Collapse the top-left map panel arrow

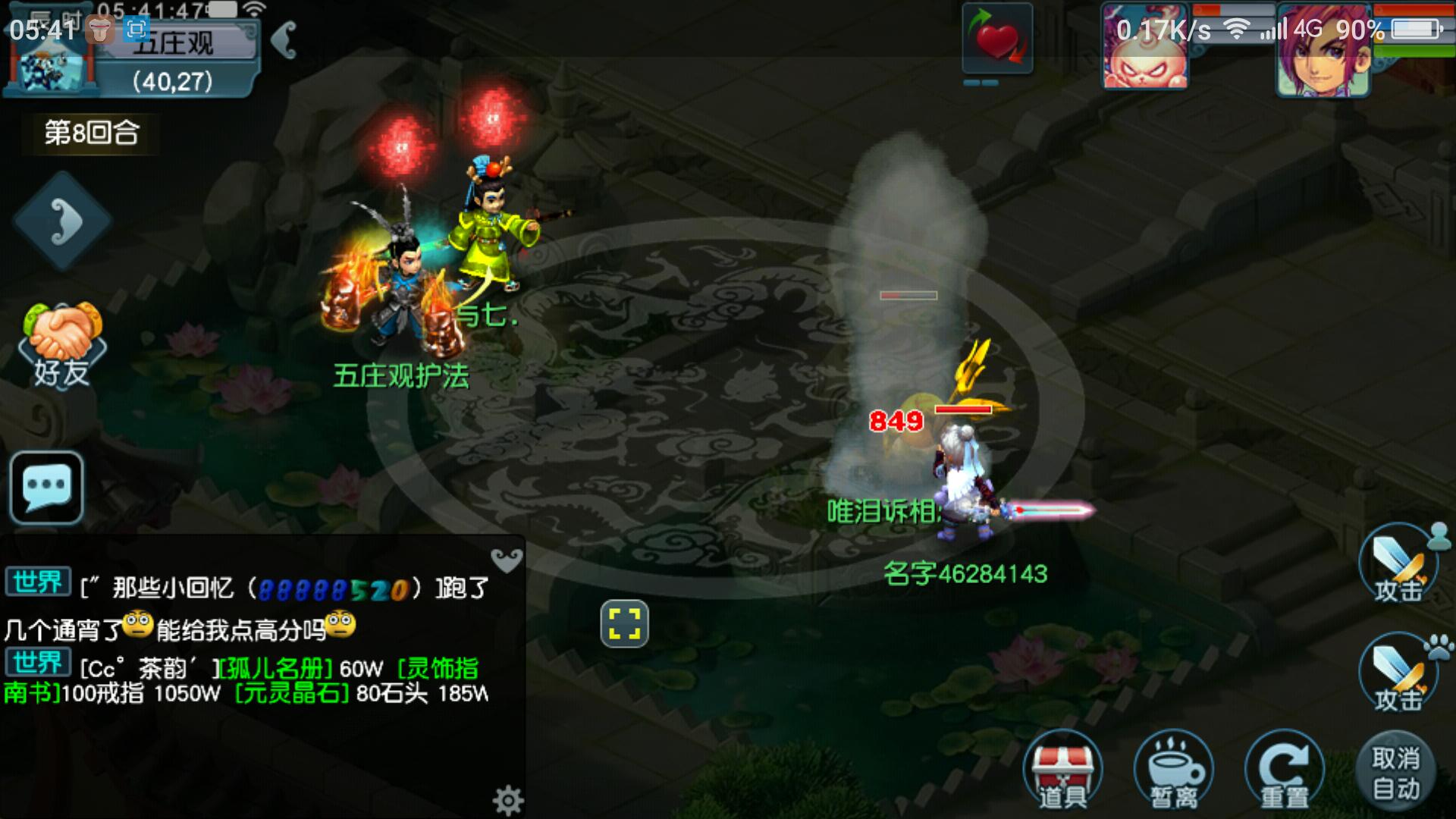coord(284,39)
